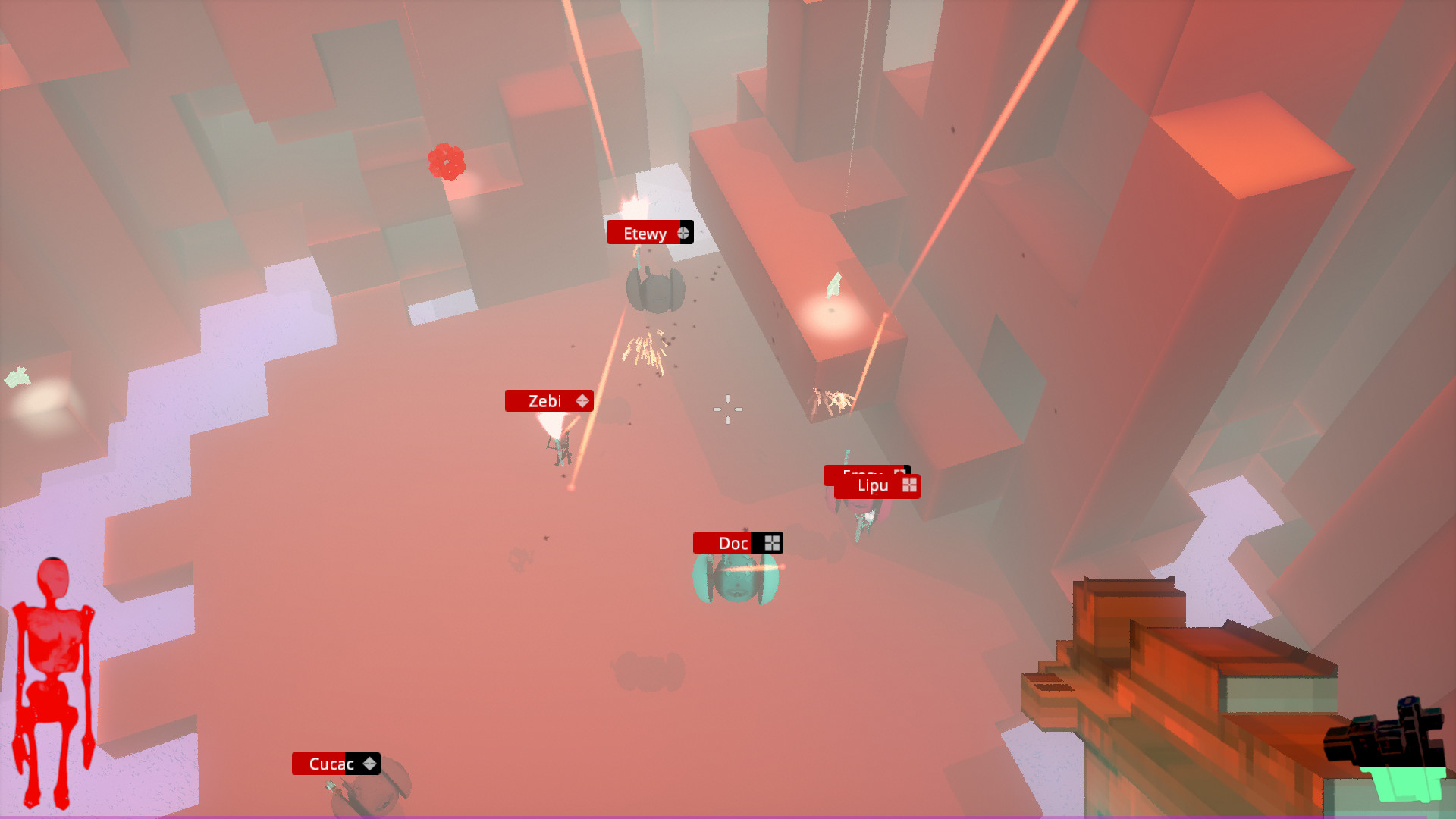Select the diamond icon next to Zebi's nametag

point(582,400)
